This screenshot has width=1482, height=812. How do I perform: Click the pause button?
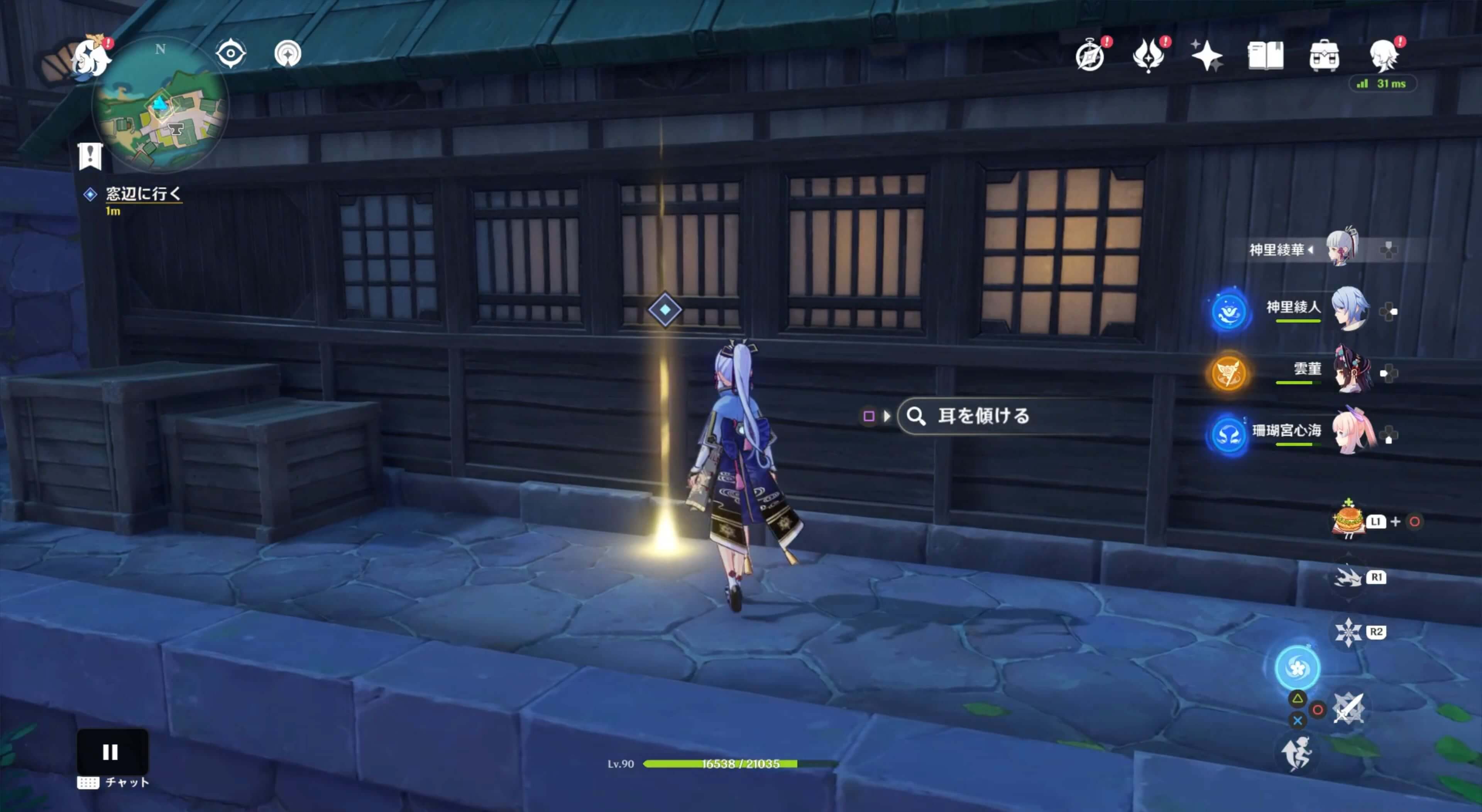point(112,750)
